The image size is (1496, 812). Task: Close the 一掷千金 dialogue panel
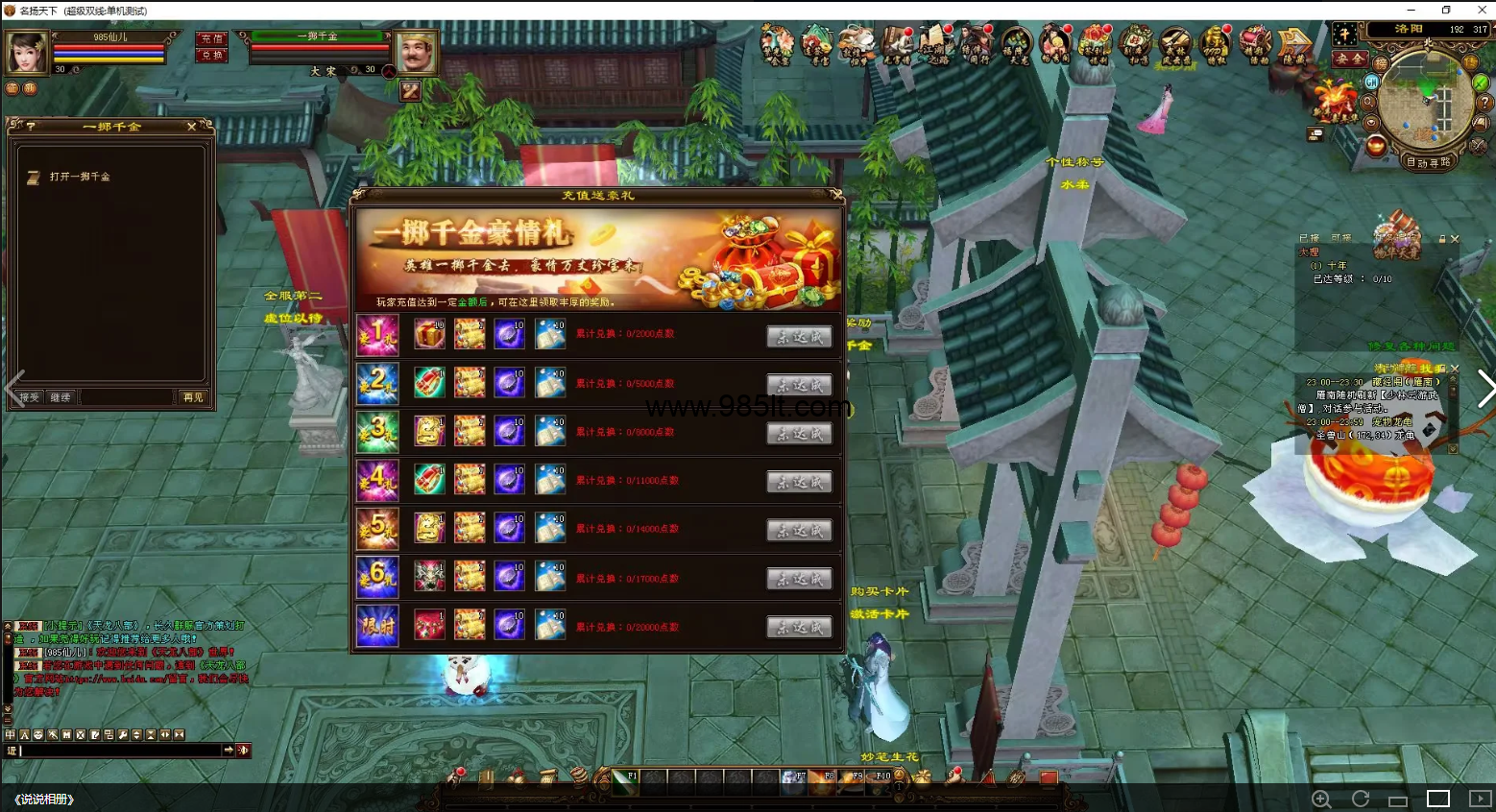(x=191, y=127)
